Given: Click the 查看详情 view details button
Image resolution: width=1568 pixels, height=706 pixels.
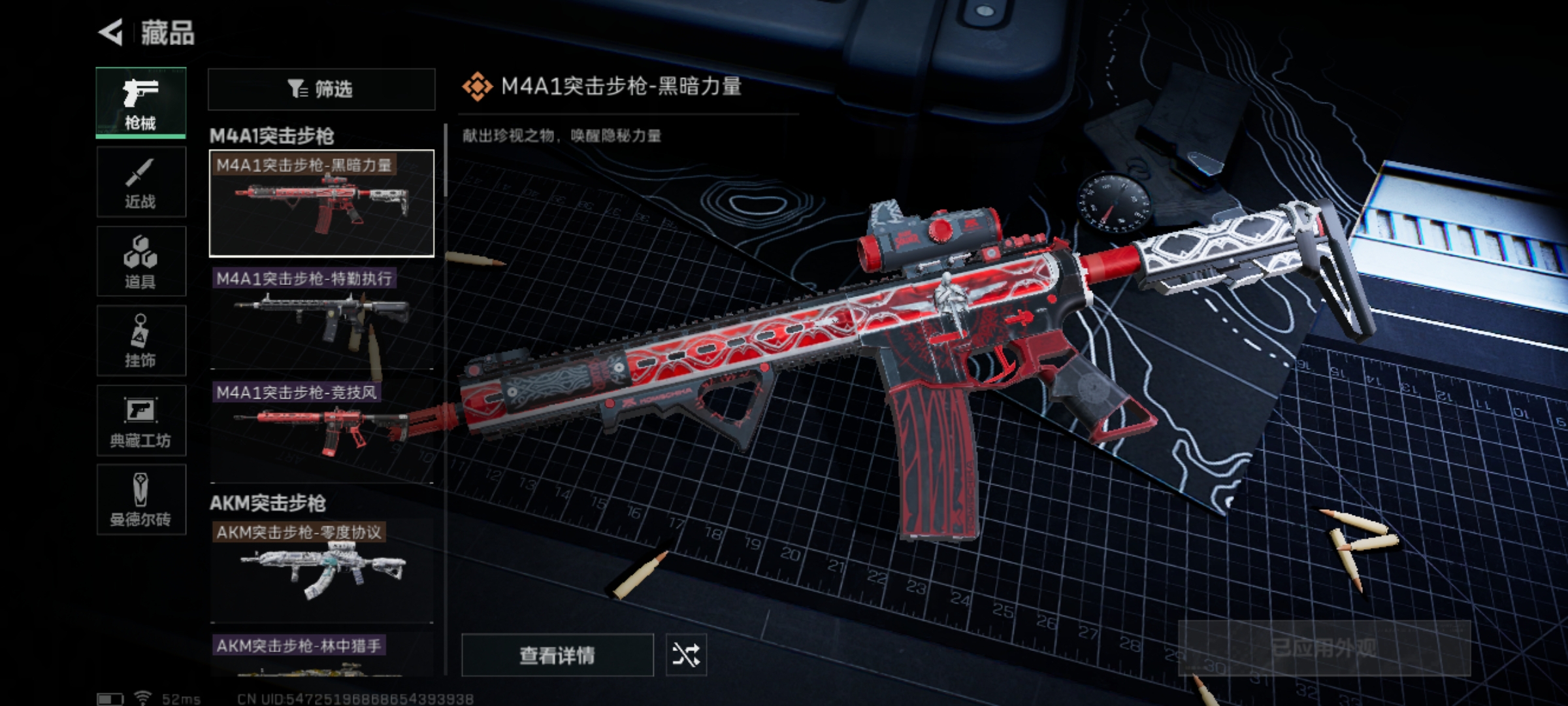Looking at the screenshot, I should (557, 654).
